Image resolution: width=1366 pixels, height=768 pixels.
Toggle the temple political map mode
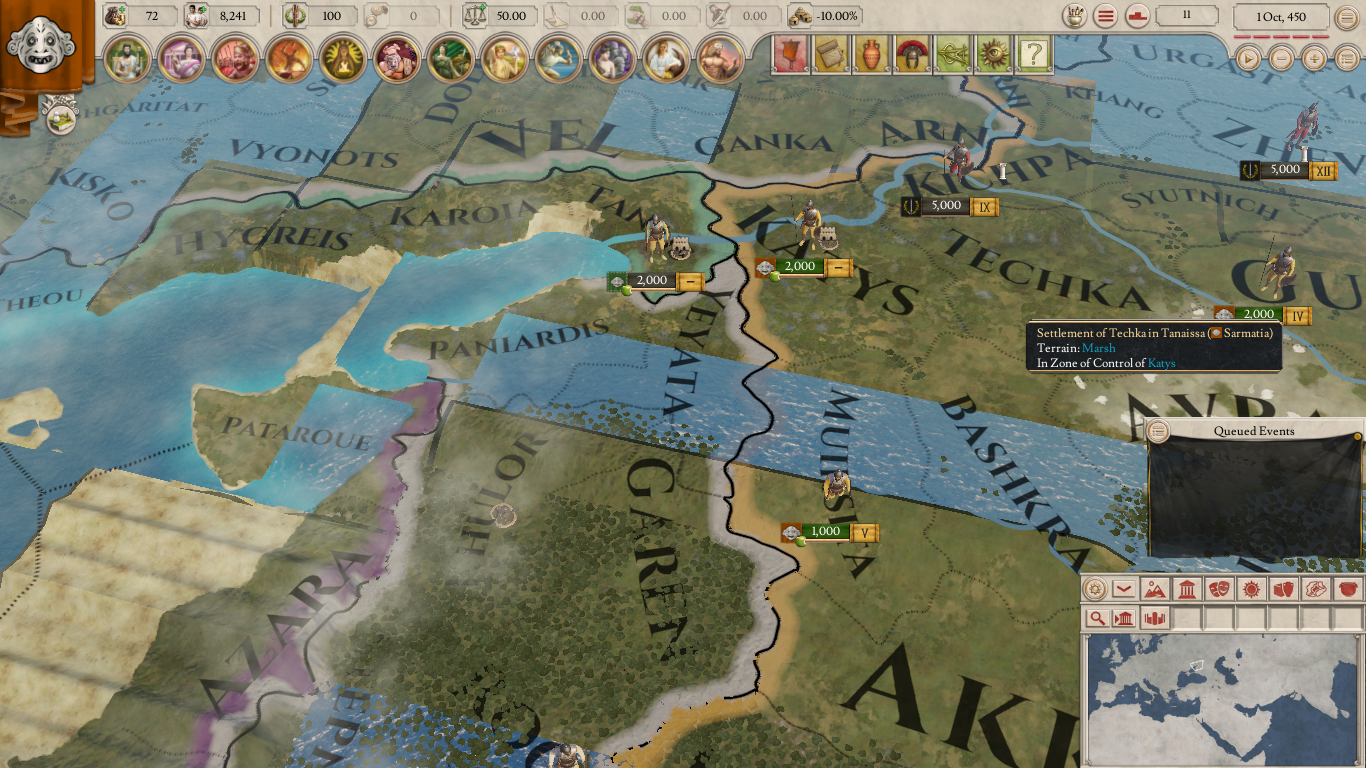pyautogui.click(x=1186, y=590)
